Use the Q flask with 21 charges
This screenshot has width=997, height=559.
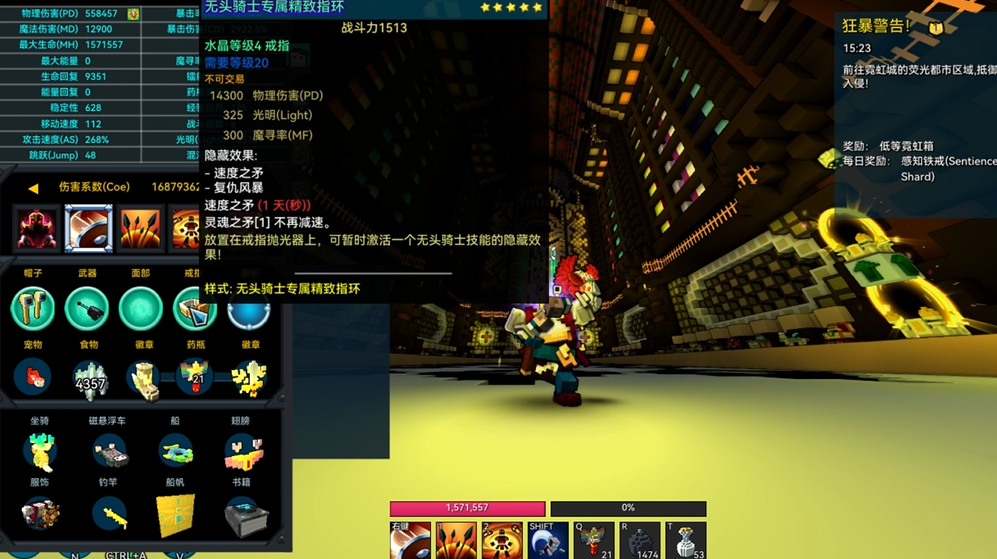(x=594, y=541)
